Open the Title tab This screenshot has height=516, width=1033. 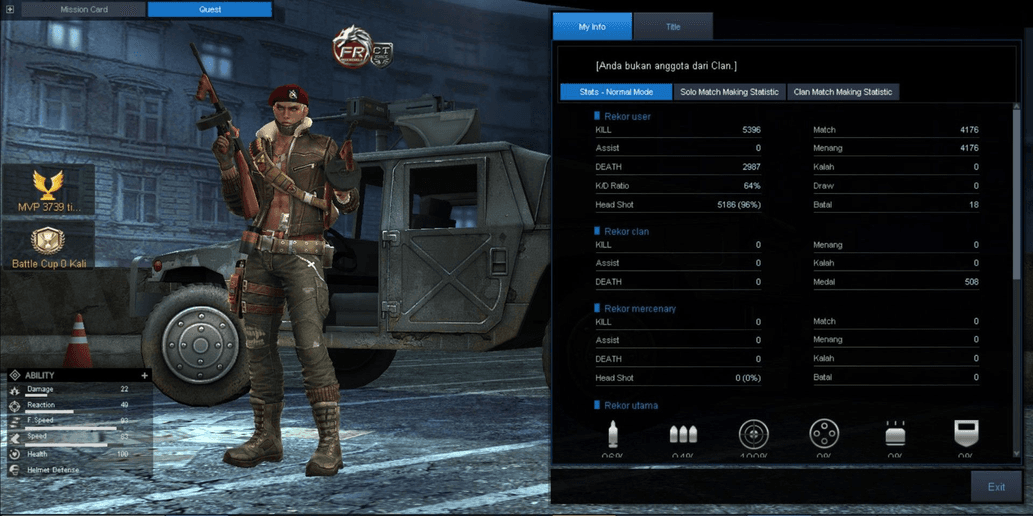coord(673,27)
